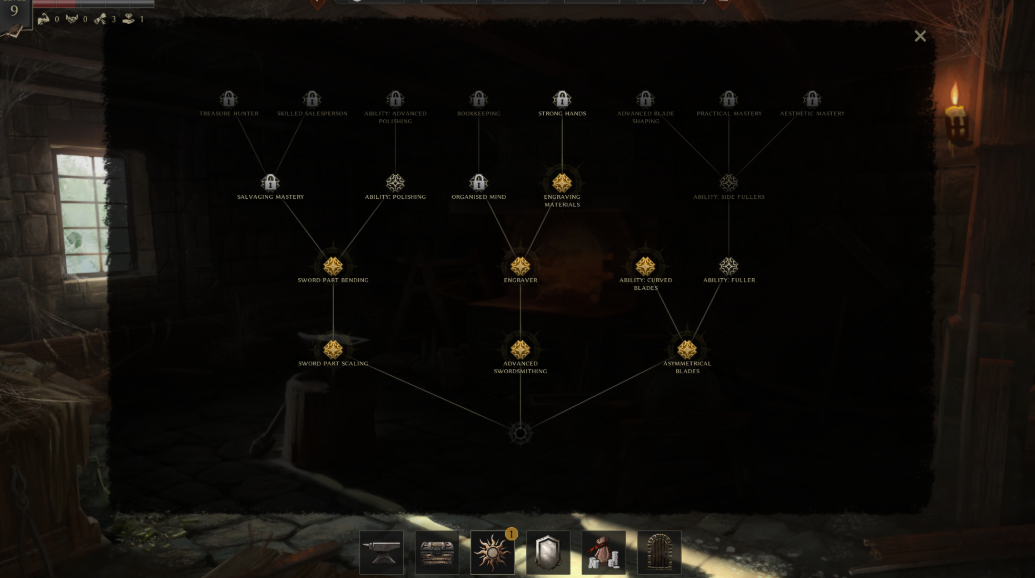Click the wooden door exit button

click(x=659, y=552)
